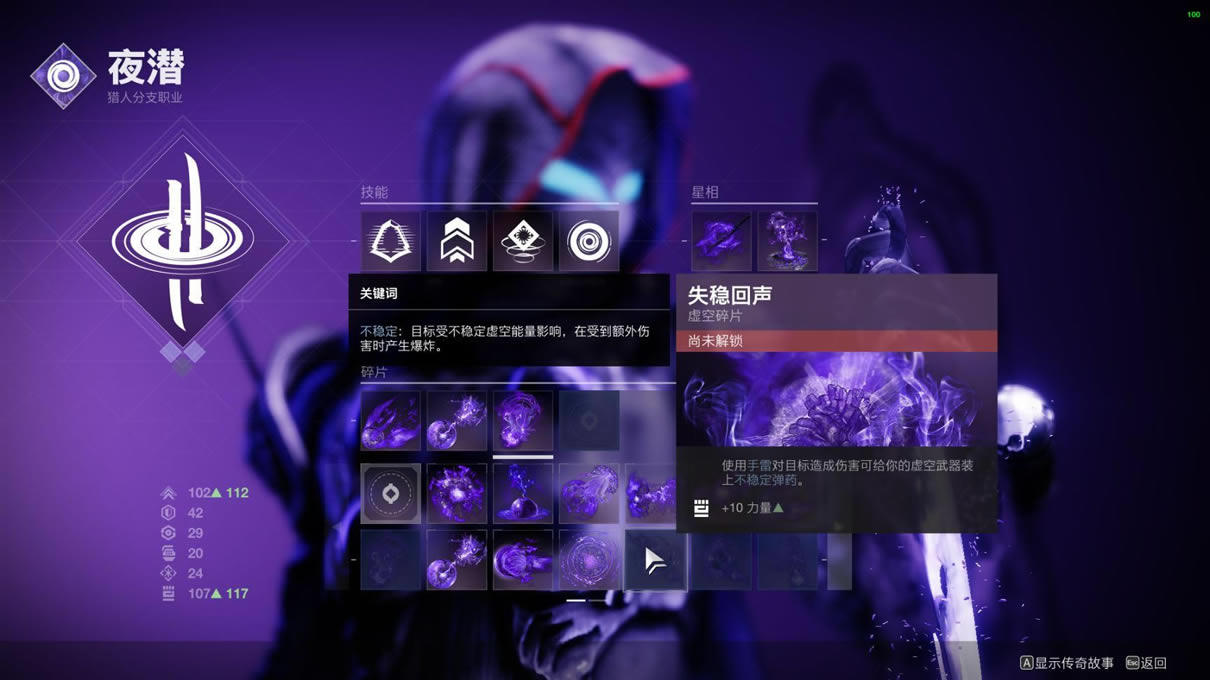Viewport: 1210px width, 680px height.
Task: Select the first aspect with arrow and purple swirl
Action: (x=722, y=241)
